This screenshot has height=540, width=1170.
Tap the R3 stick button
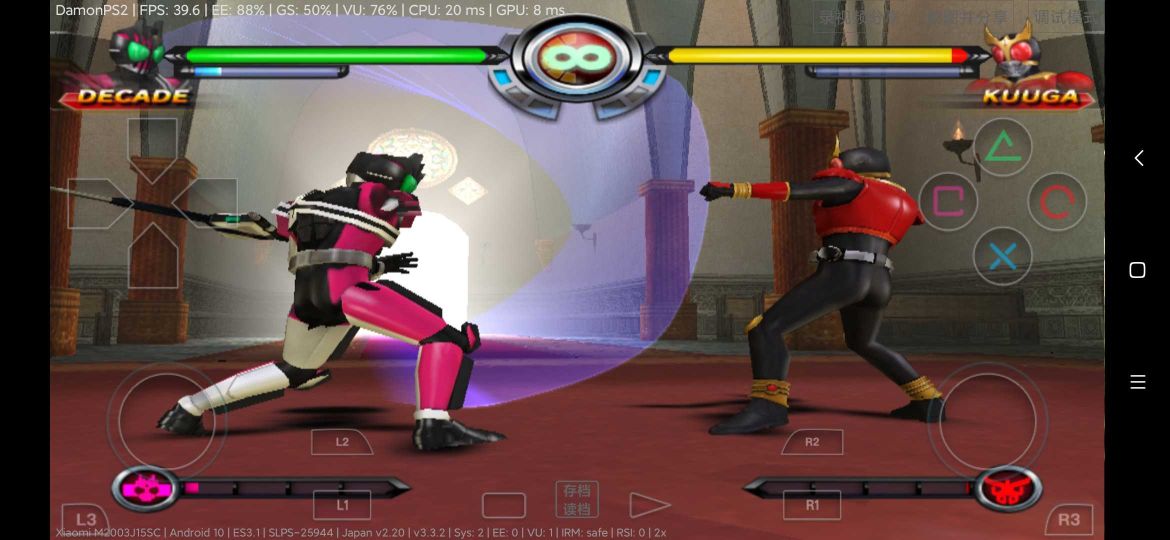(x=1069, y=519)
